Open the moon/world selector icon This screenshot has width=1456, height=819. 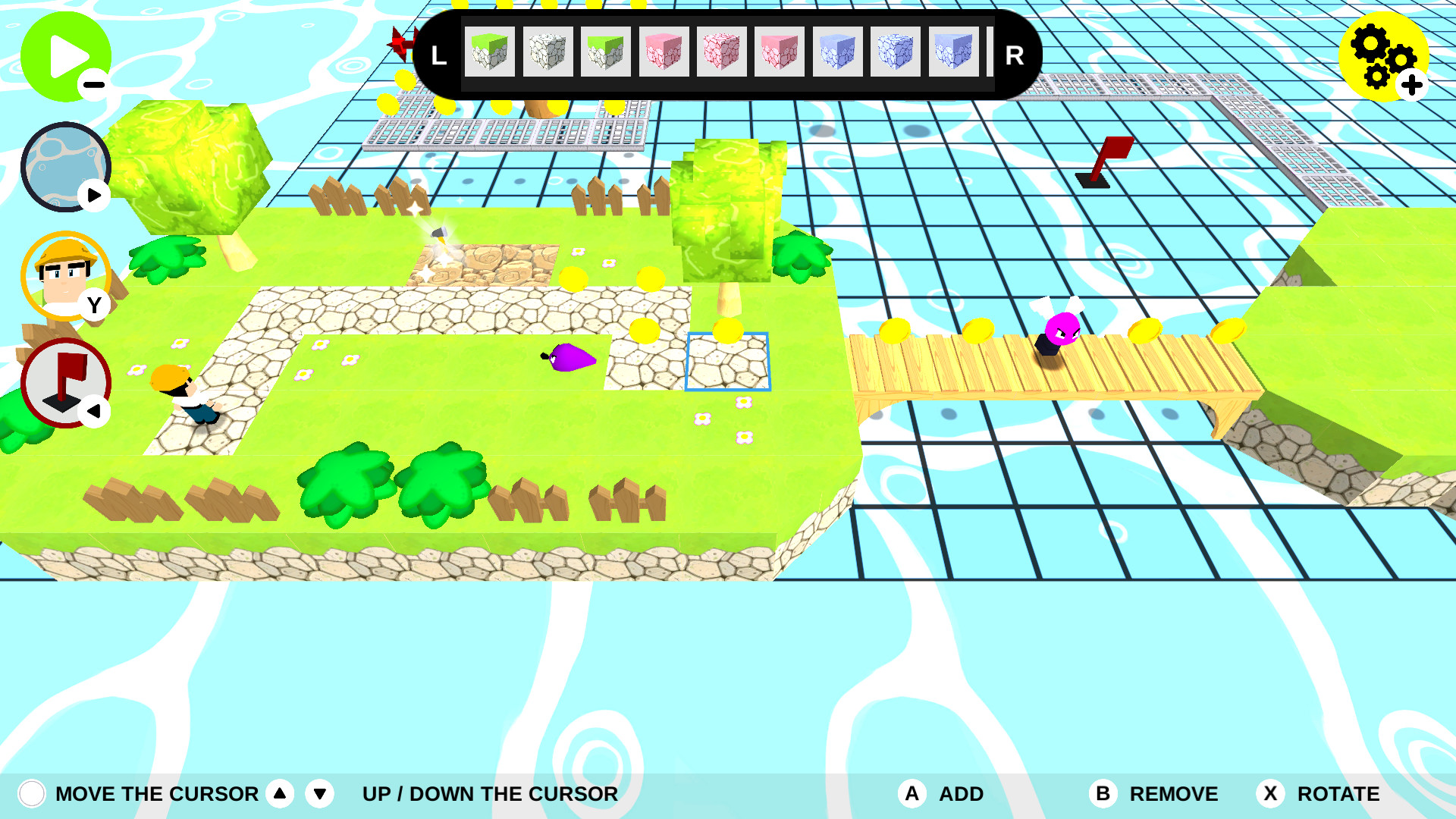(64, 165)
